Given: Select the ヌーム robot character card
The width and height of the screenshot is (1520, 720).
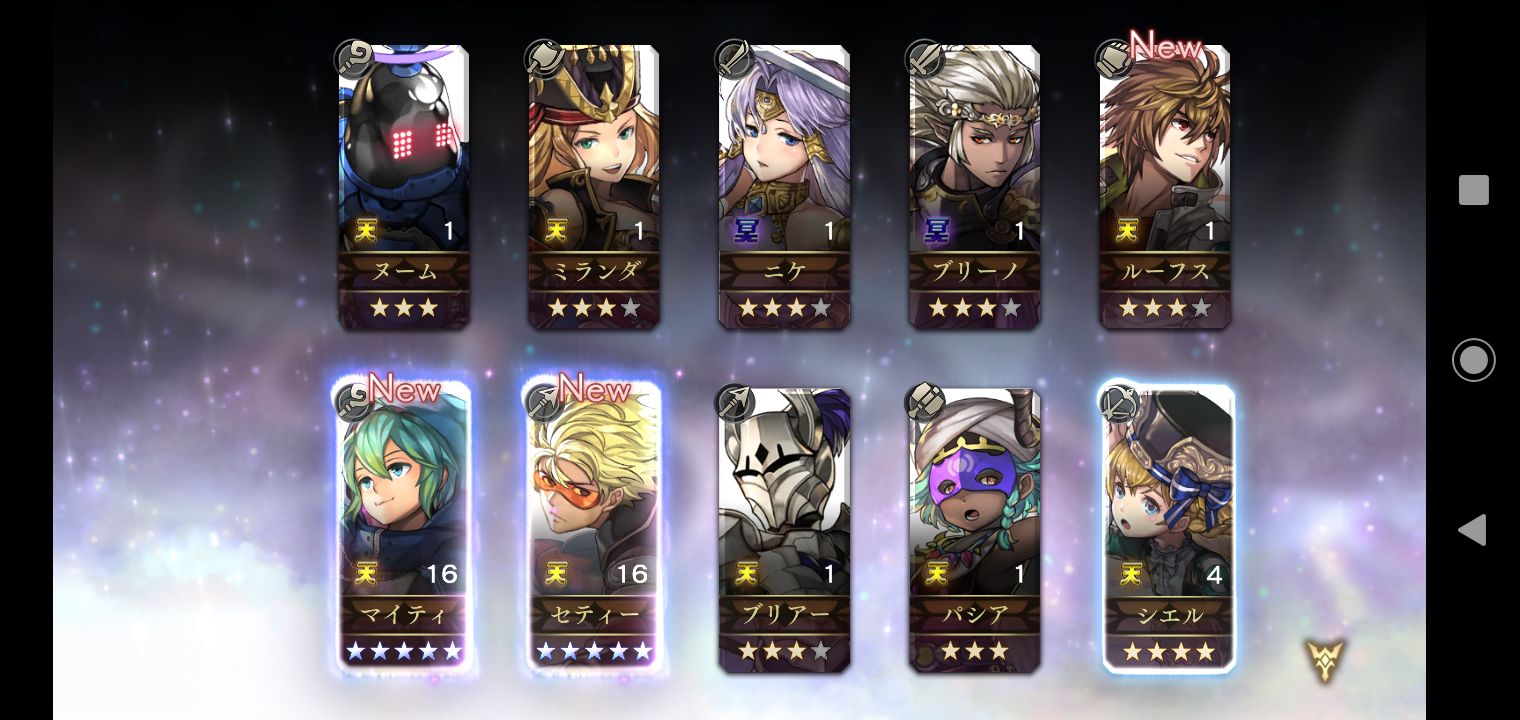Looking at the screenshot, I should (404, 186).
